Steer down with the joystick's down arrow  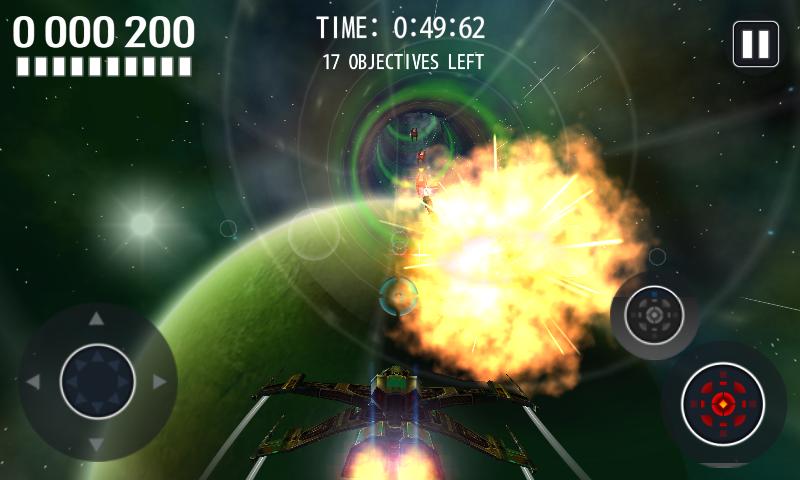(x=97, y=443)
